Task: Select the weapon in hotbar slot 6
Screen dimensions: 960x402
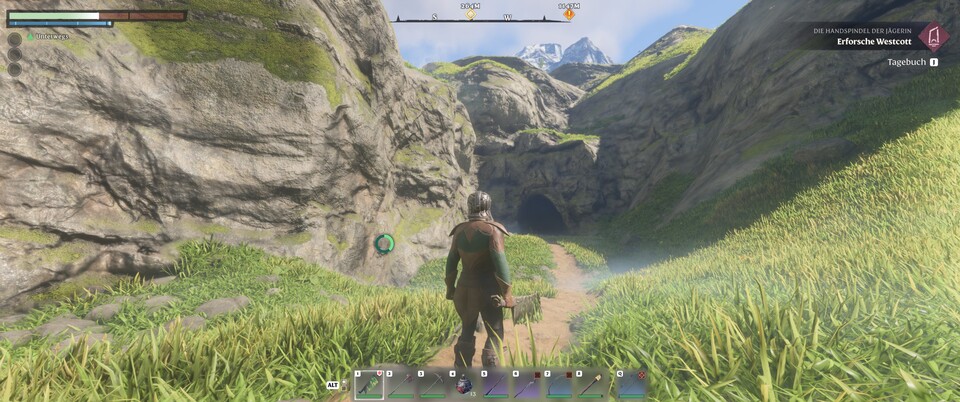Action: click(x=528, y=385)
